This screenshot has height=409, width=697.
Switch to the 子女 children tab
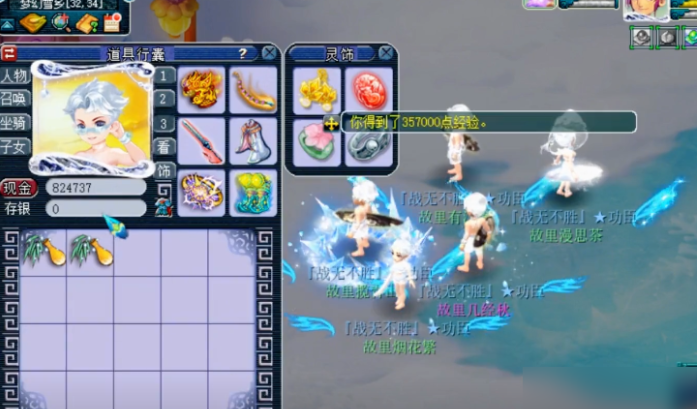(15, 146)
